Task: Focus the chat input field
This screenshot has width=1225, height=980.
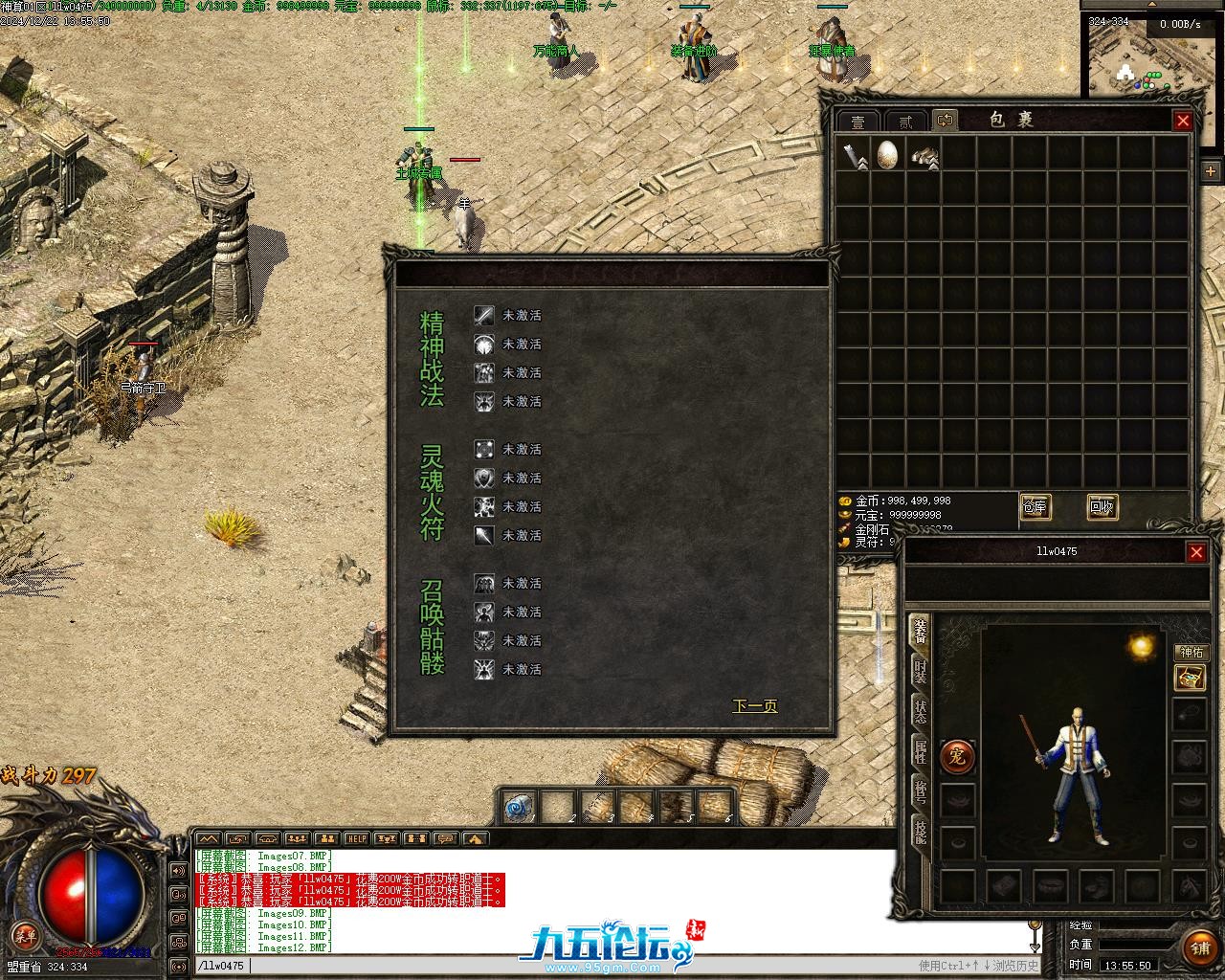Action: [574, 966]
